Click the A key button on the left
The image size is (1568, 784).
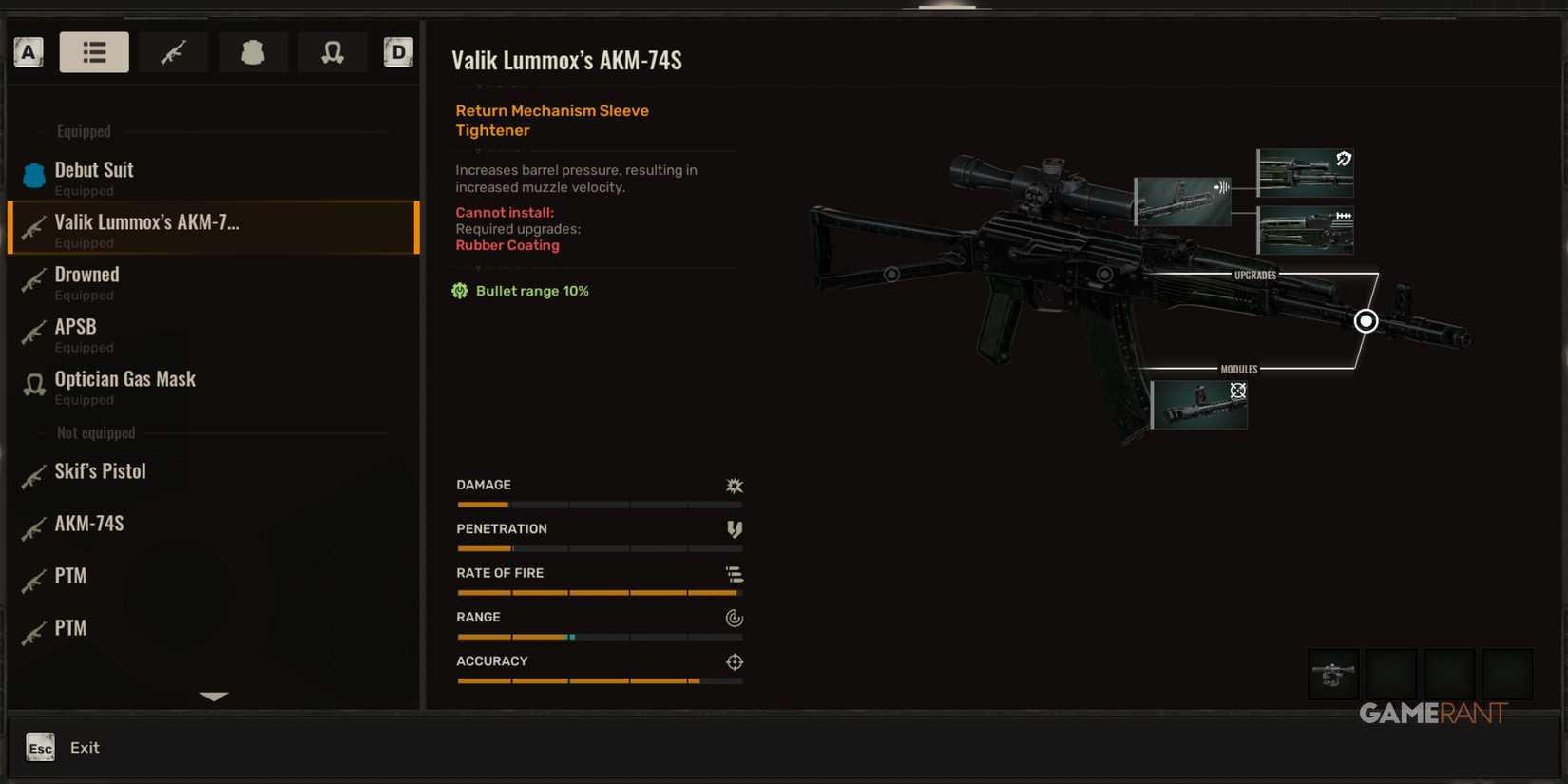(28, 52)
